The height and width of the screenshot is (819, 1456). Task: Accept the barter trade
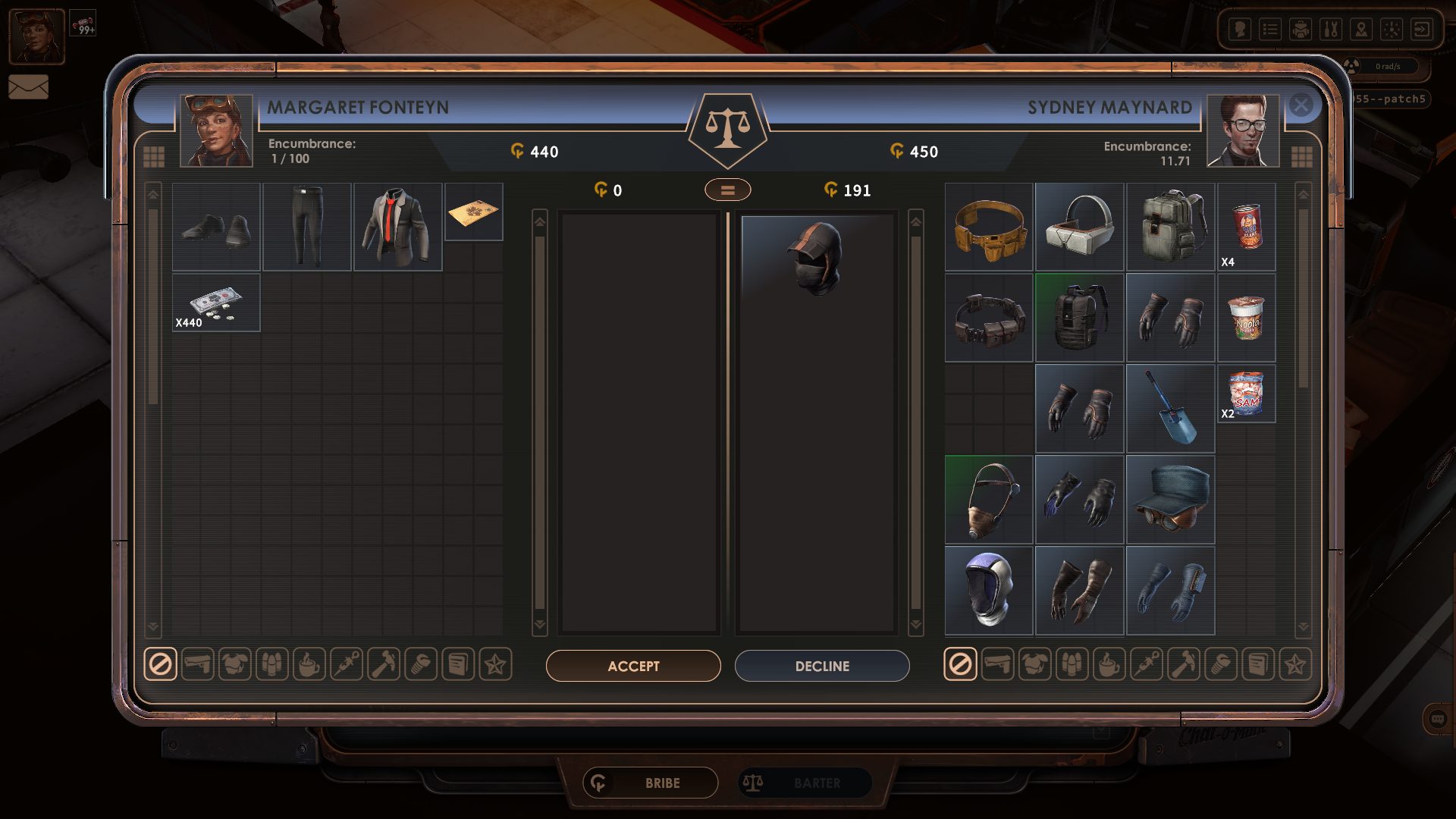click(x=633, y=666)
